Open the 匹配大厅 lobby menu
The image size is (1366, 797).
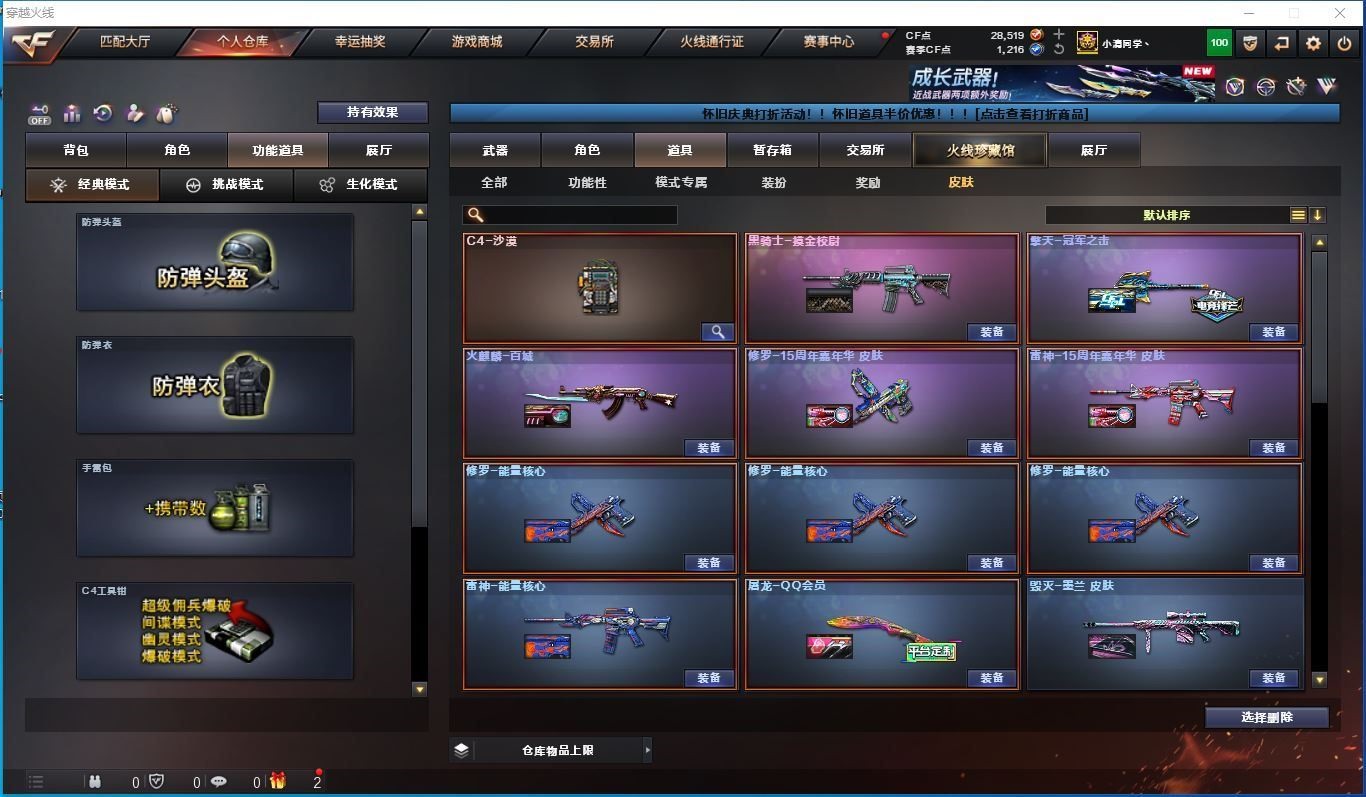tap(125, 42)
